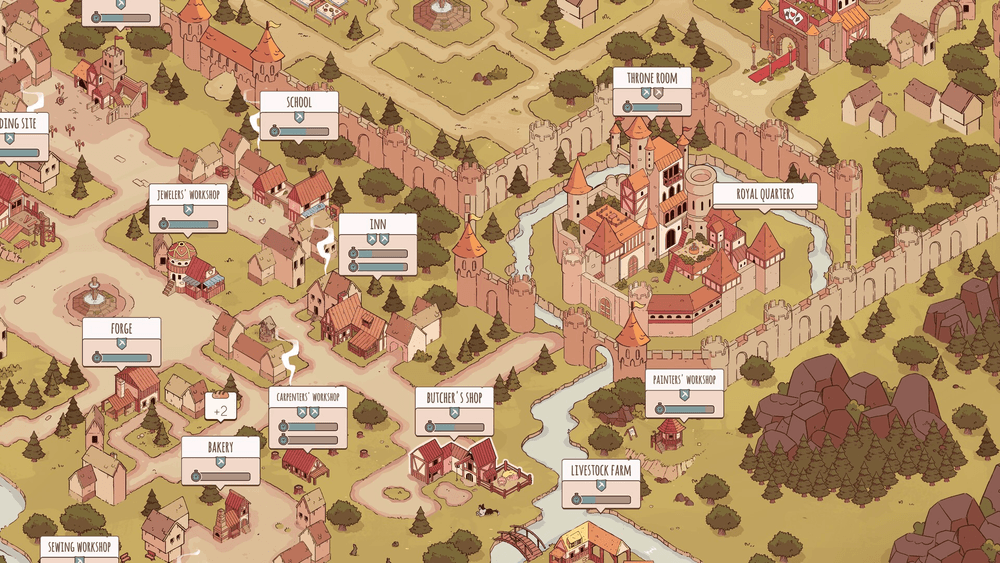Select the Inn building label
This screenshot has height=563, width=1000.
pos(377,224)
